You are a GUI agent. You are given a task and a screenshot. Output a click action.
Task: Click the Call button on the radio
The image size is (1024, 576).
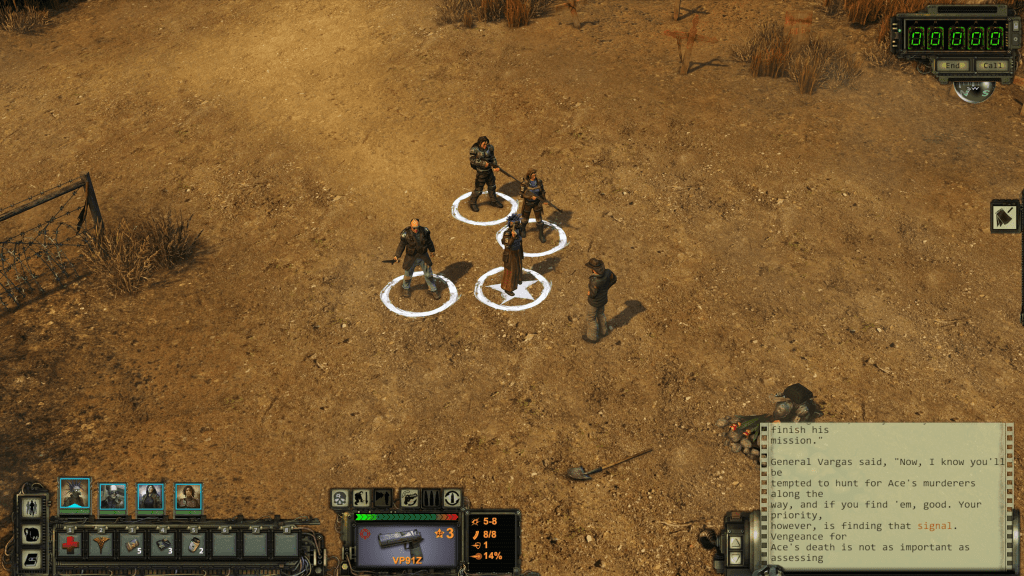point(991,66)
